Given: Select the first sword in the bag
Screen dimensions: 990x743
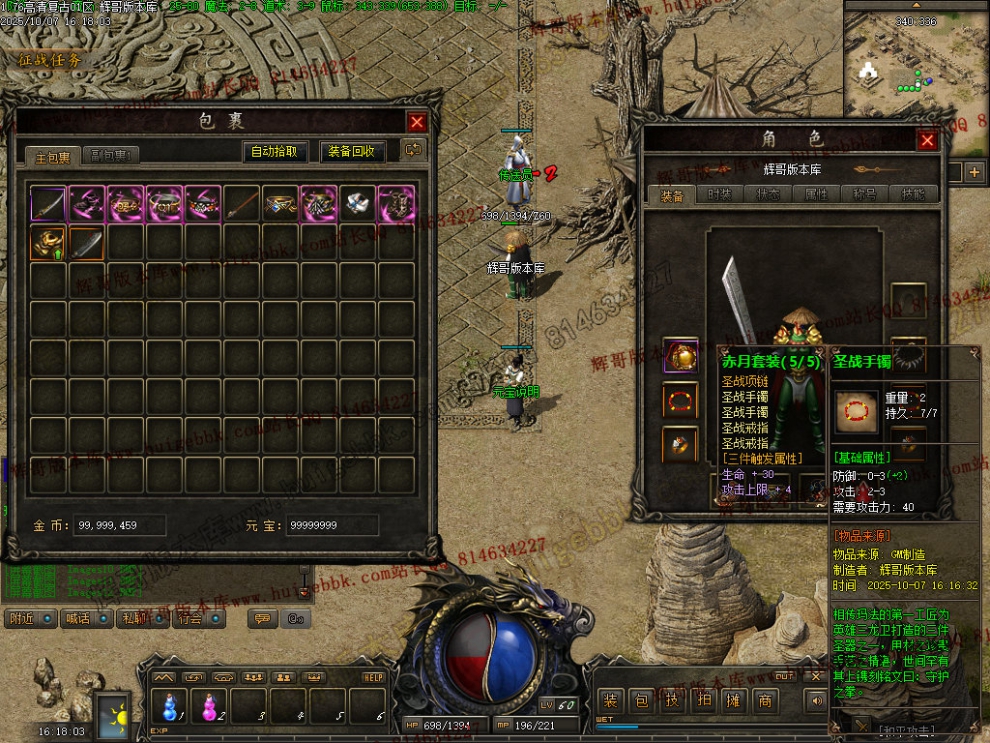Looking at the screenshot, I should pos(48,203).
